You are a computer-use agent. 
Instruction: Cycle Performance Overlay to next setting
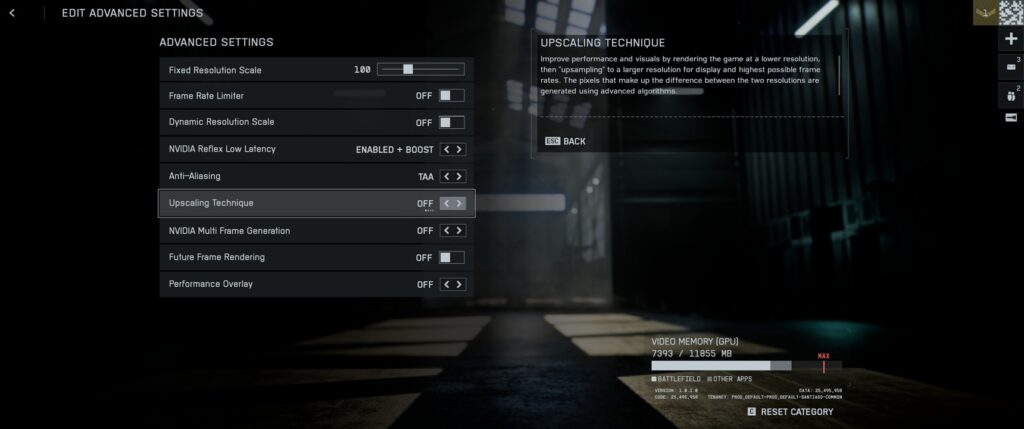(459, 284)
